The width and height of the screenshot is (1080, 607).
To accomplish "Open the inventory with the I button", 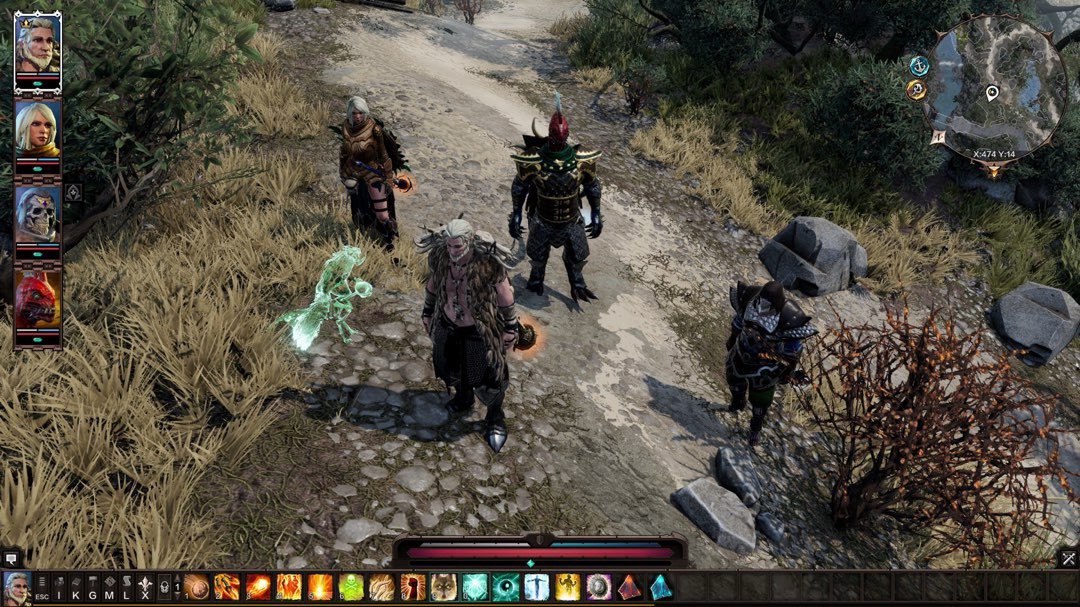I will click(x=59, y=587).
